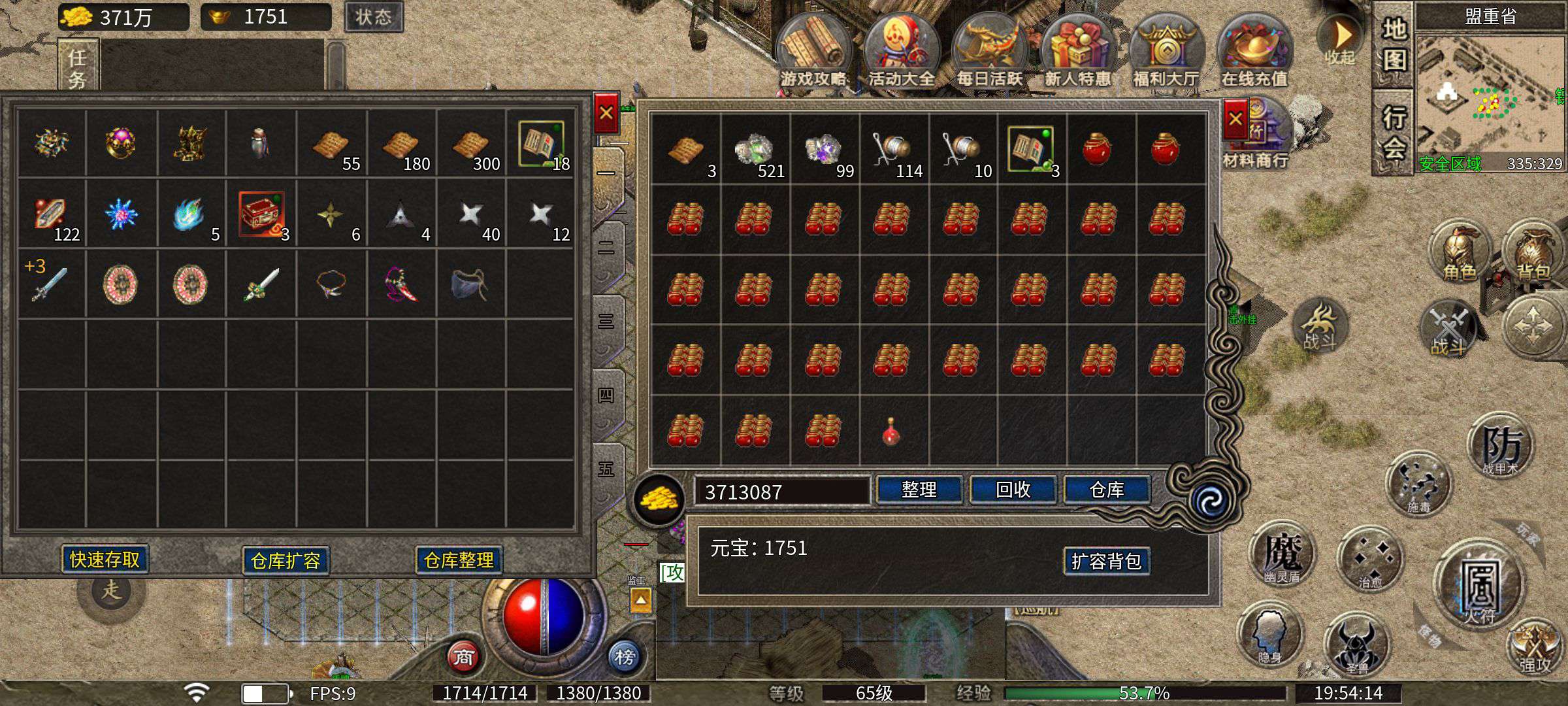Viewport: 1568px width, 706px height.
Task: Open the 回收 recycle function
Action: pos(1013,490)
